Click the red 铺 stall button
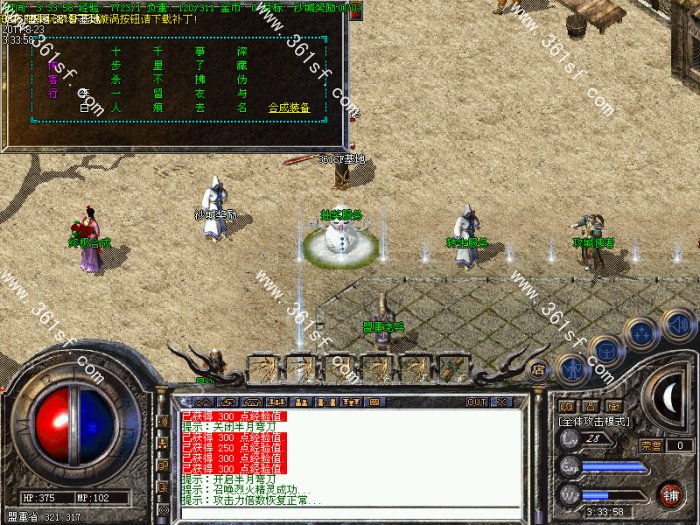Screen dimensions: 700x525 click(671, 493)
